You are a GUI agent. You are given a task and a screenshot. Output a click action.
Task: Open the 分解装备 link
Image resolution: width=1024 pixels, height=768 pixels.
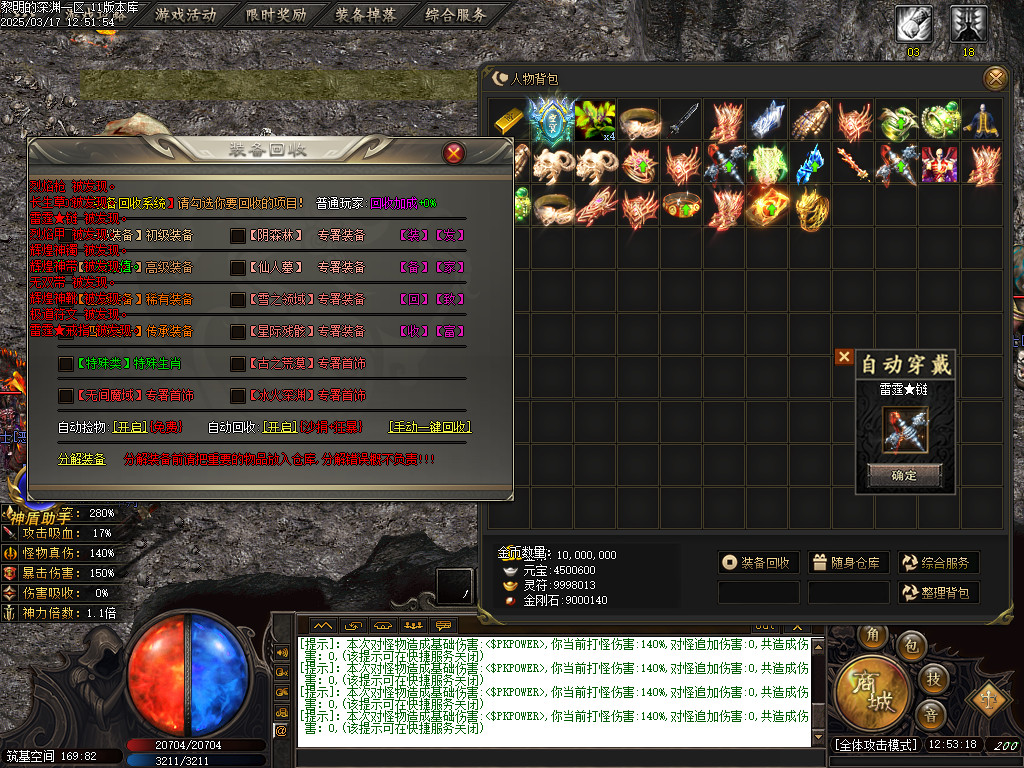(81, 459)
